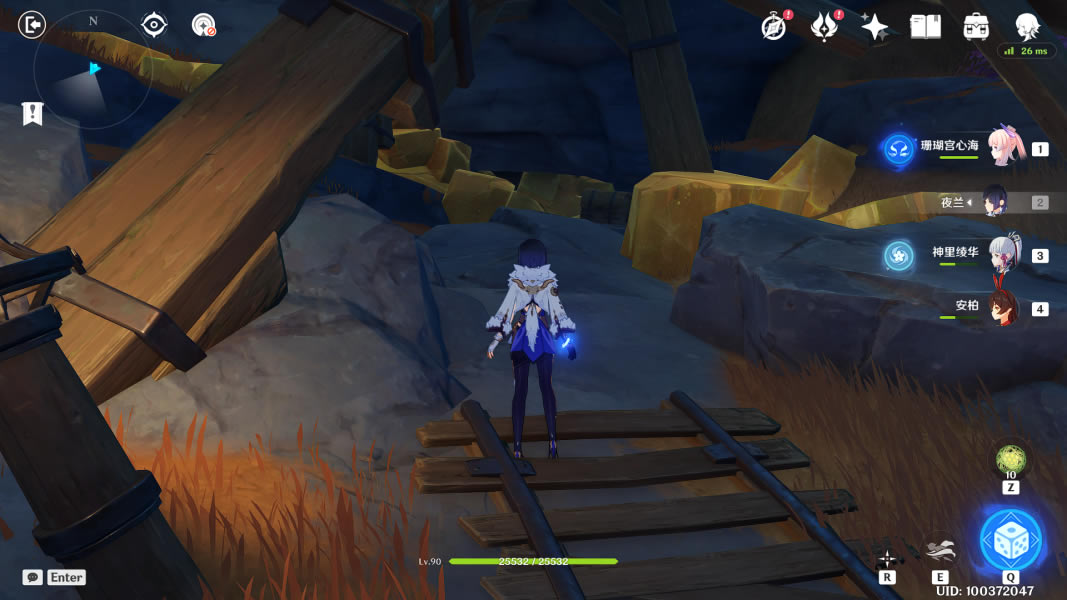Open the backpack inventory icon

point(976,27)
